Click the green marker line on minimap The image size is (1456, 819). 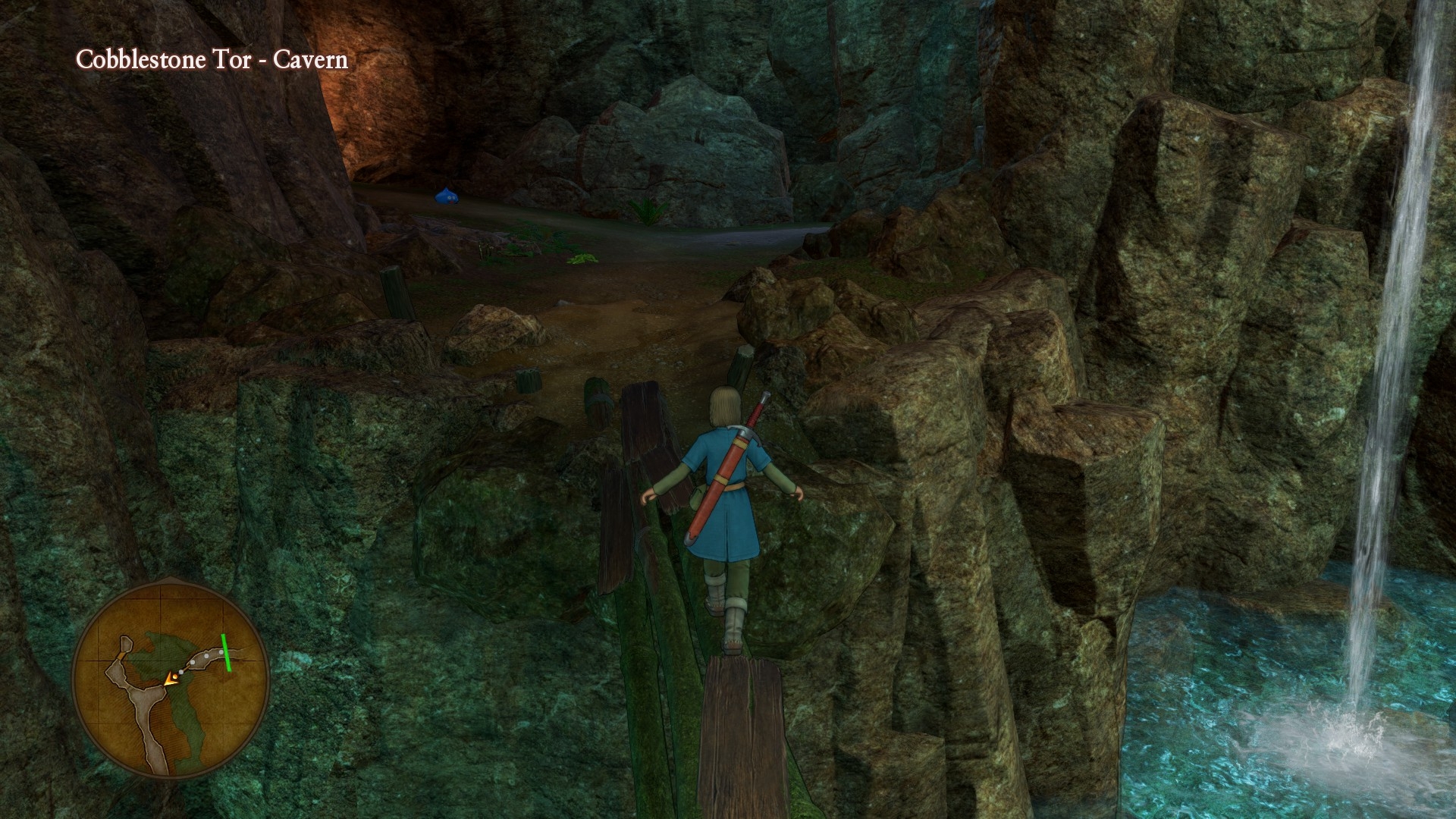227,653
